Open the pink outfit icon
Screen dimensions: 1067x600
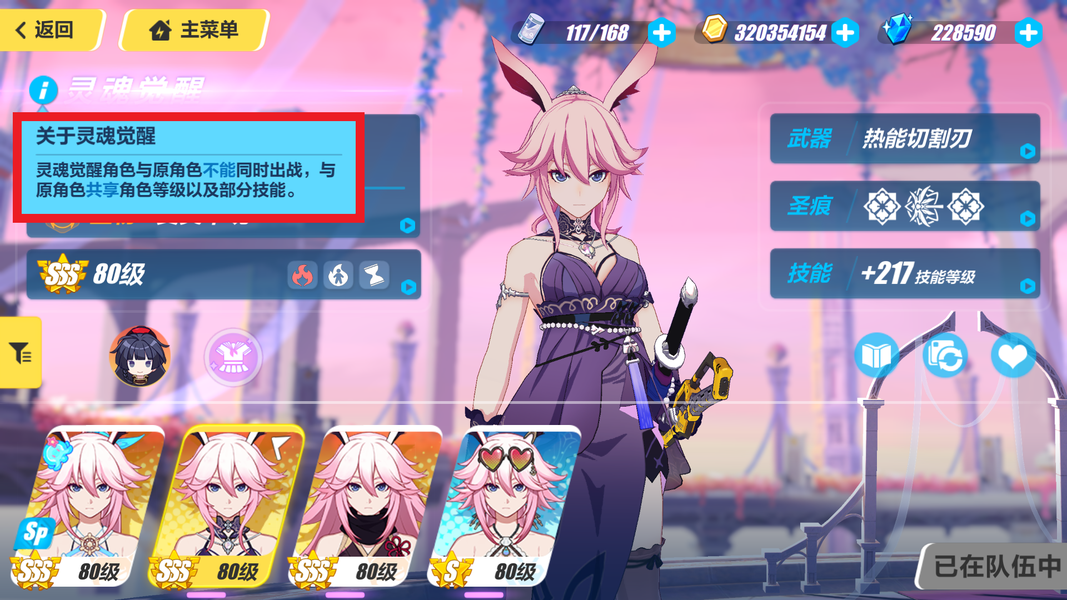pyautogui.click(x=233, y=355)
